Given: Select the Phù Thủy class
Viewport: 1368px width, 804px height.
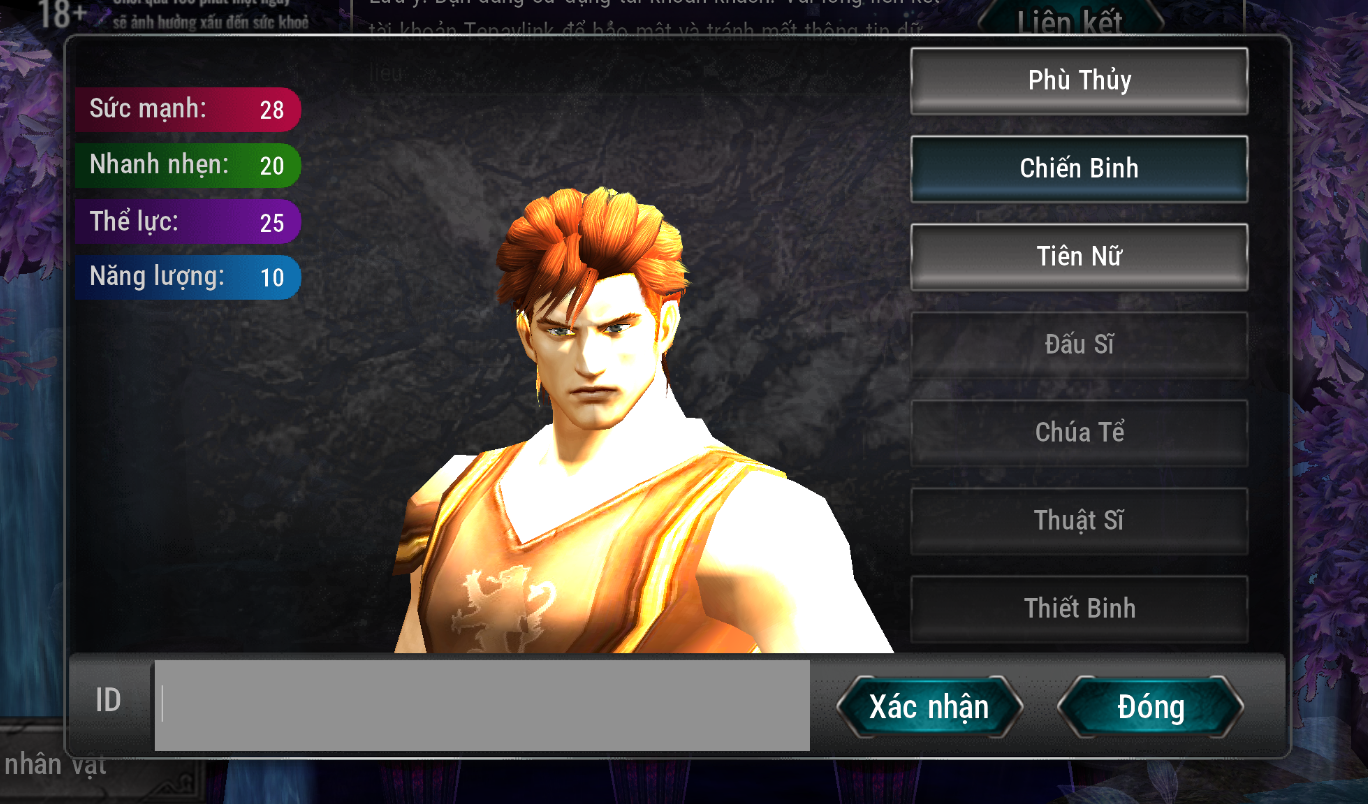Looking at the screenshot, I should (1079, 81).
